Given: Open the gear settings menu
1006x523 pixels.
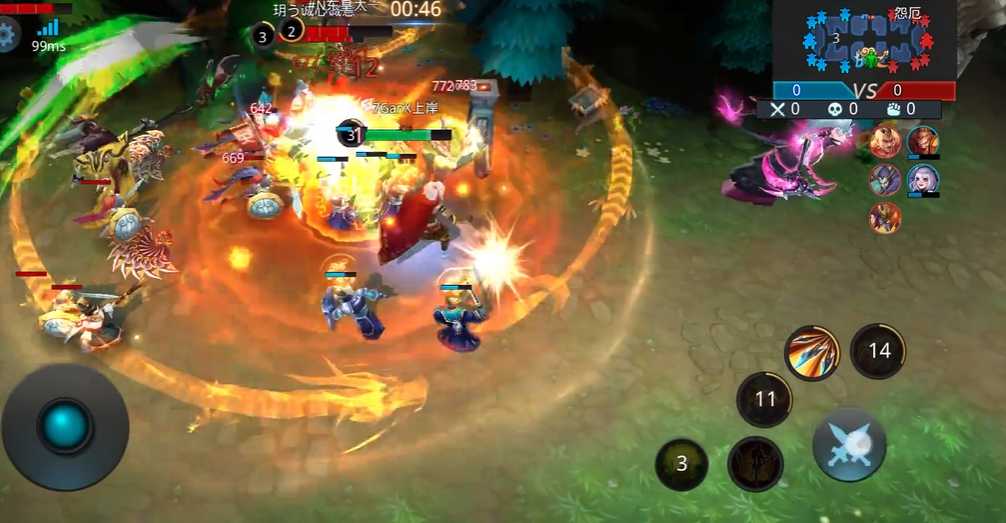Looking at the screenshot, I should pyautogui.click(x=8, y=34).
